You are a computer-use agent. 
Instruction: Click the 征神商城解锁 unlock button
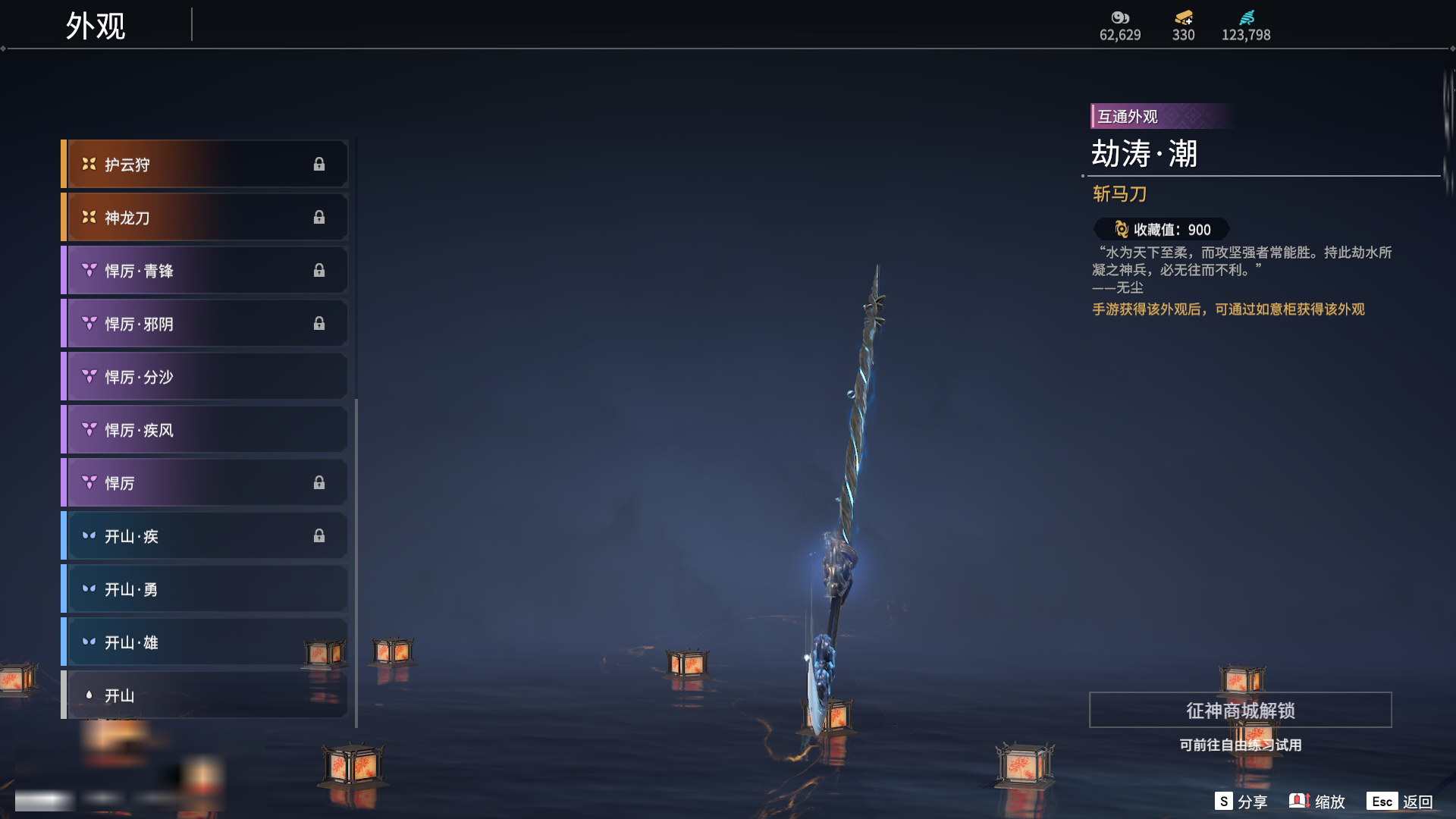coord(1240,711)
